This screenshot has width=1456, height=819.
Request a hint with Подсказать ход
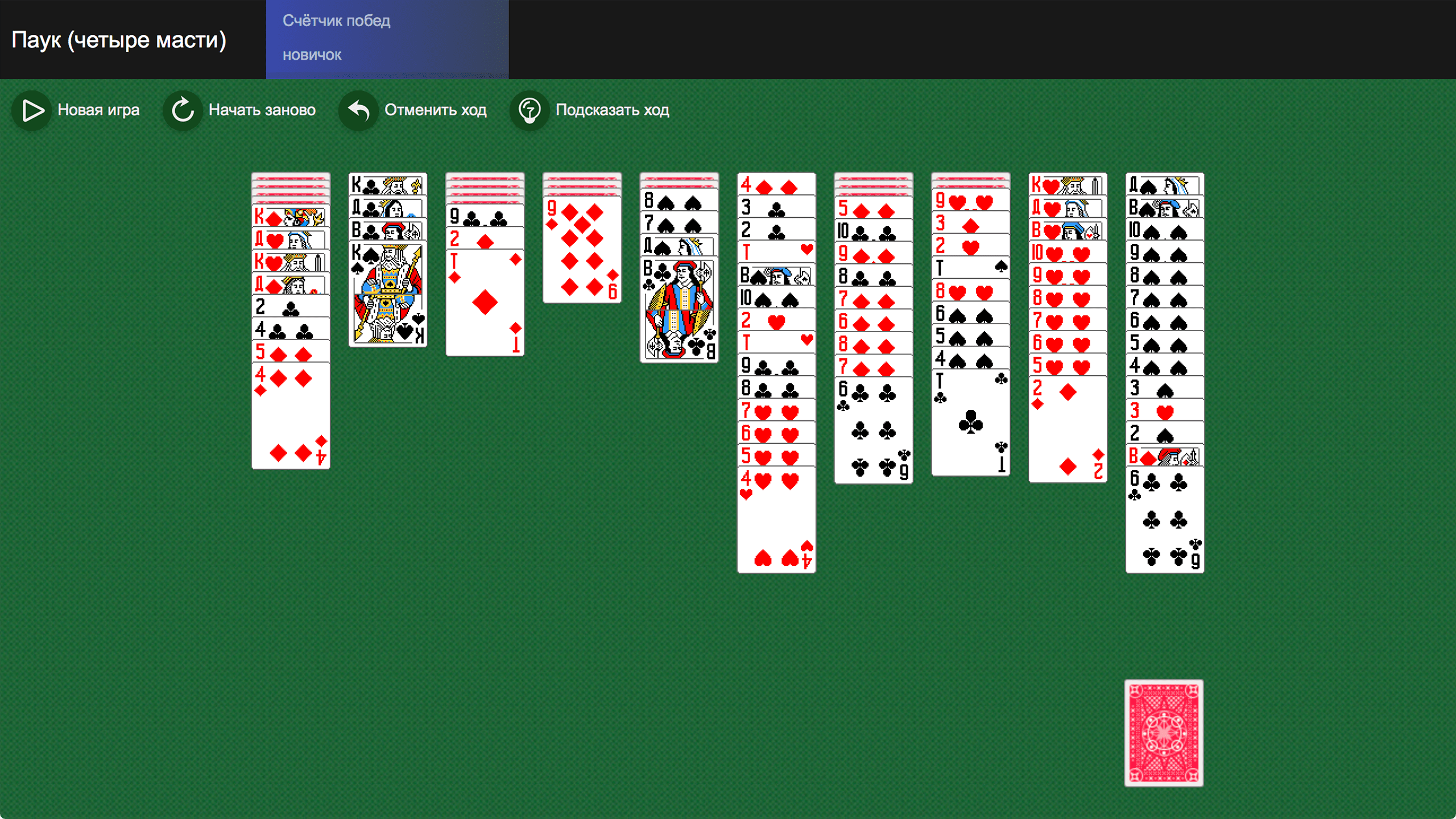tap(612, 110)
